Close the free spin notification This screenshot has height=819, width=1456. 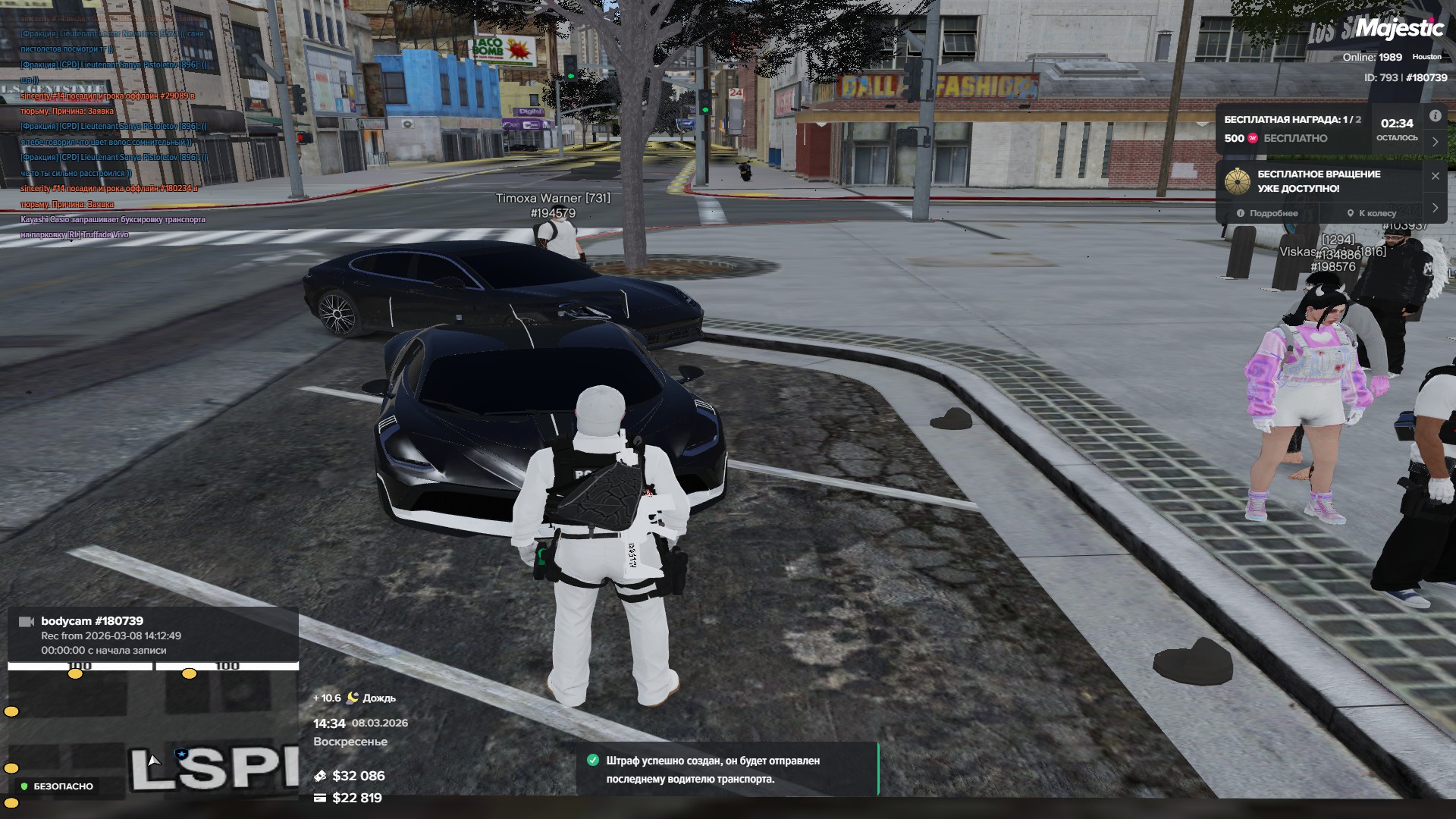pyautogui.click(x=1435, y=176)
